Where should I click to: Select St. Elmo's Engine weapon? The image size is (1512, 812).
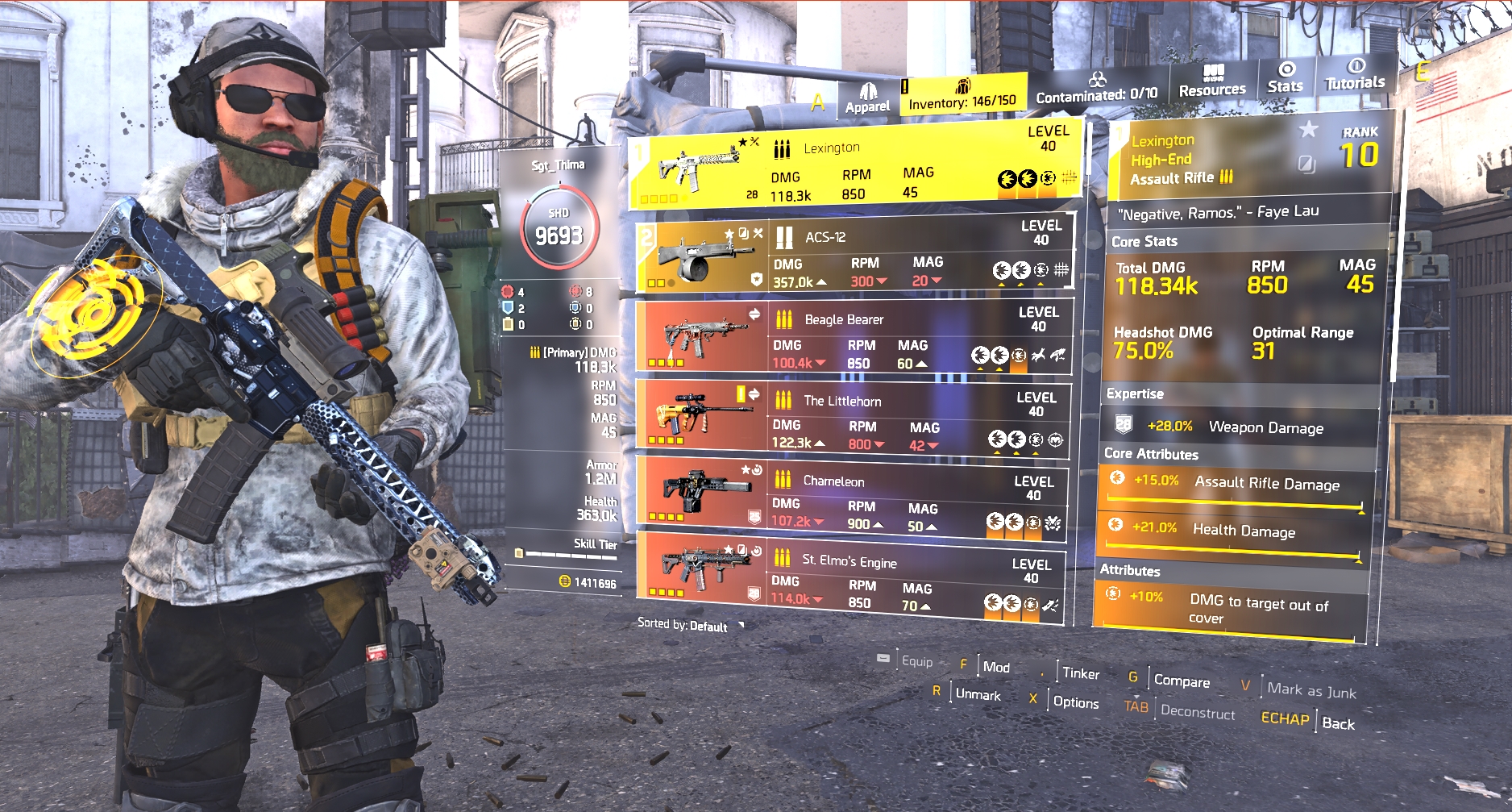849,576
